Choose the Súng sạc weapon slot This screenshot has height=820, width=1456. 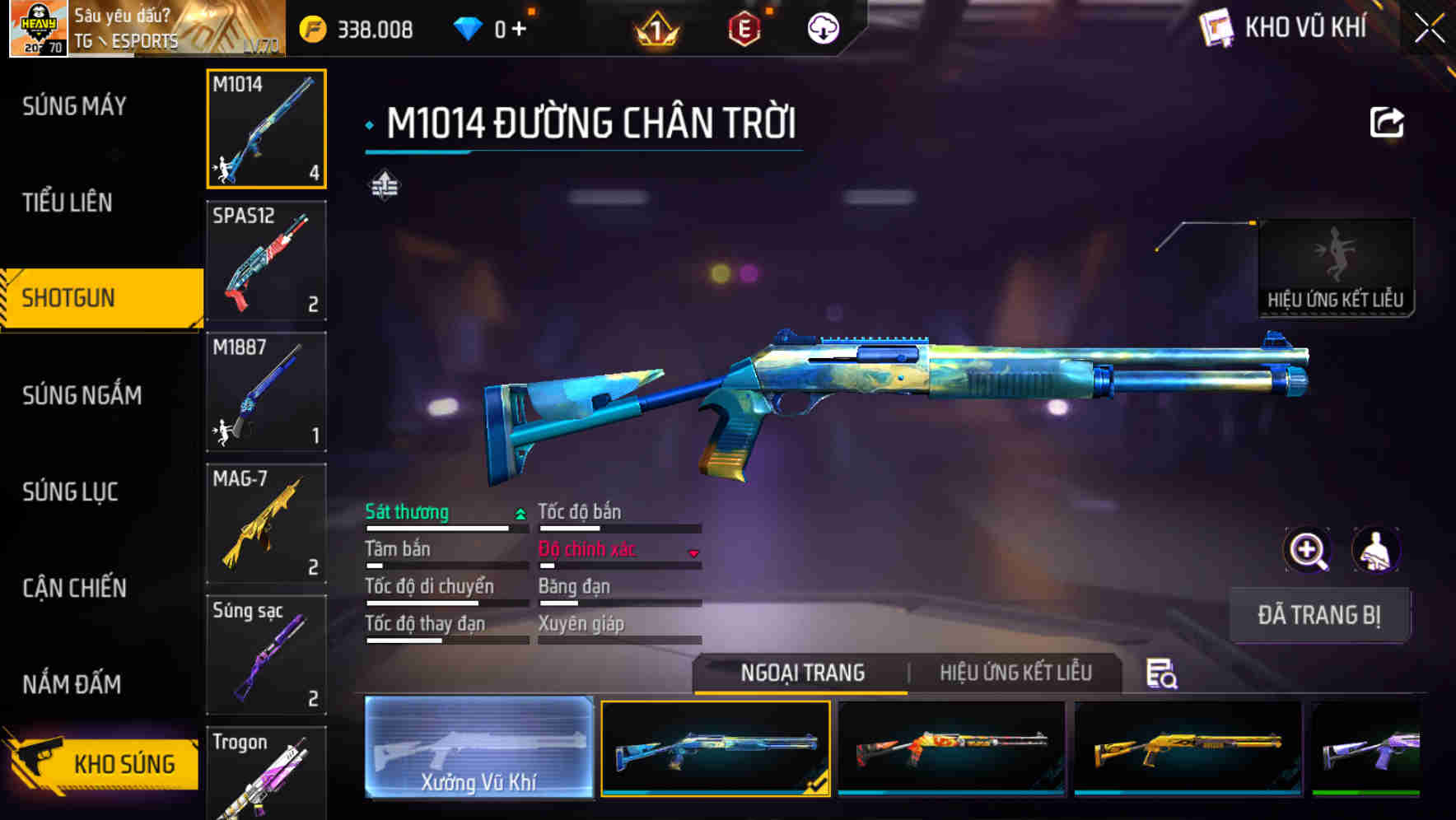click(266, 655)
